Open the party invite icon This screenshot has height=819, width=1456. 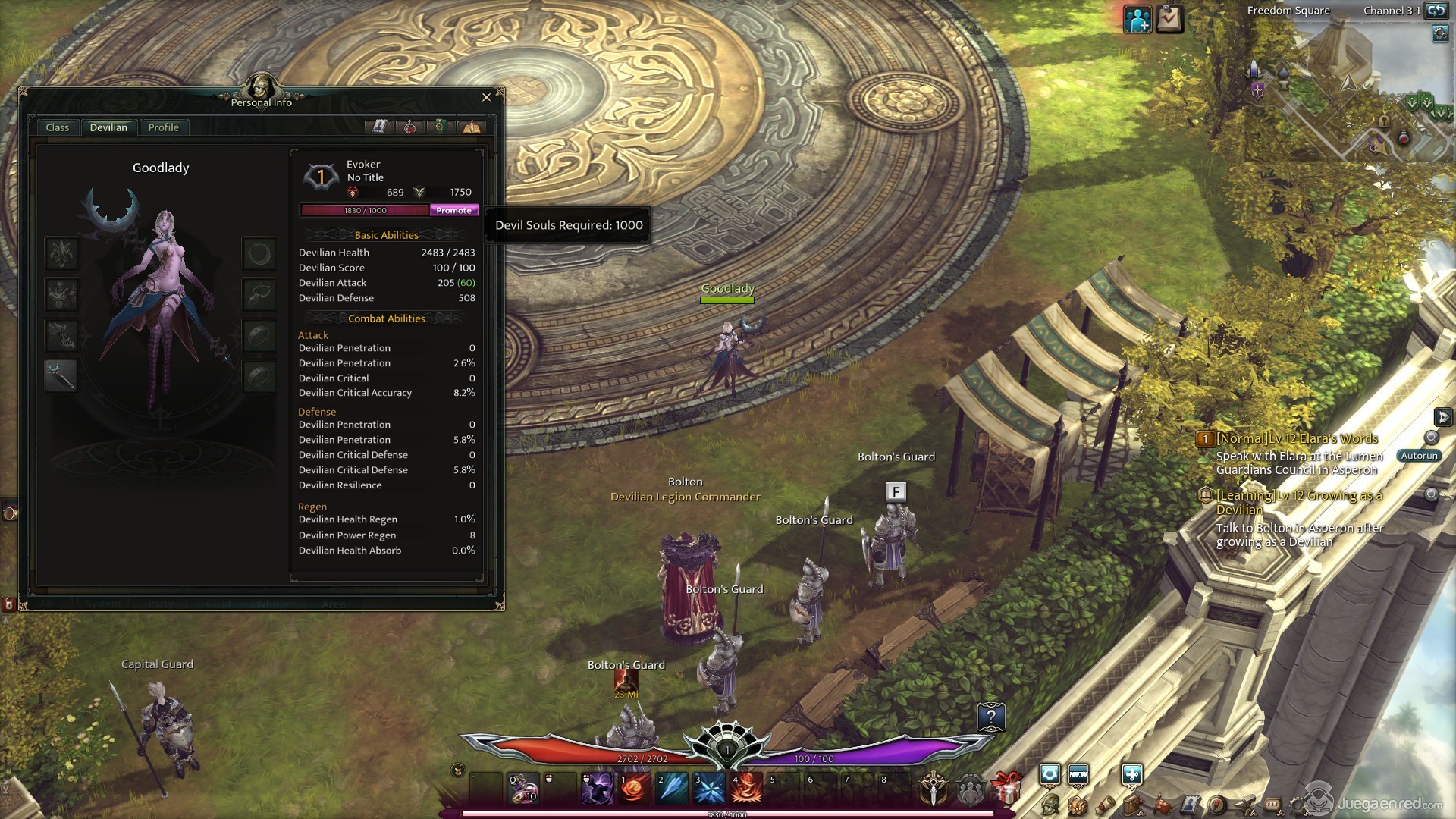tap(1137, 20)
